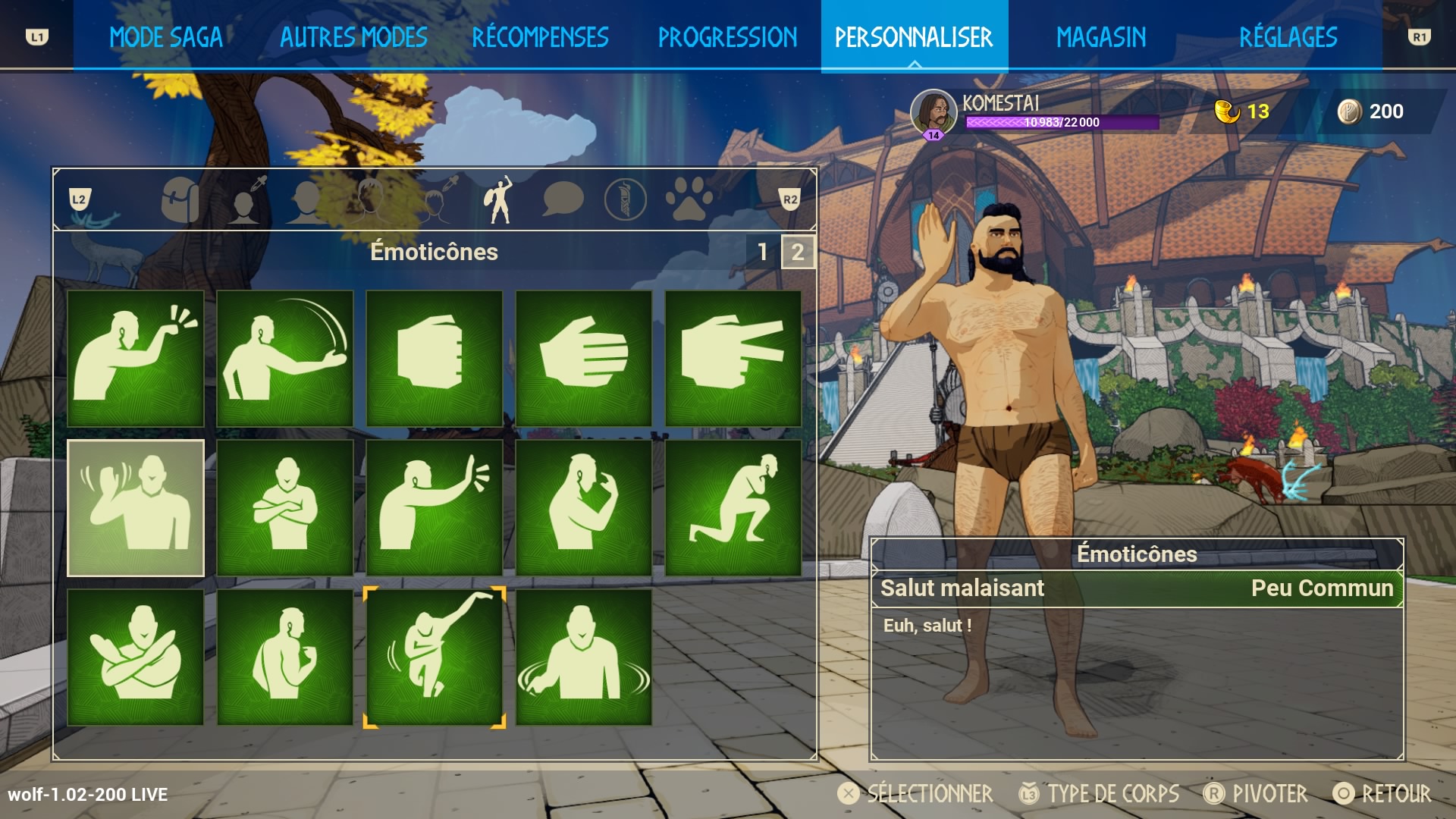This screenshot has height=819, width=1456.
Task: Pick the finger snapping emote
Action: coord(136,358)
